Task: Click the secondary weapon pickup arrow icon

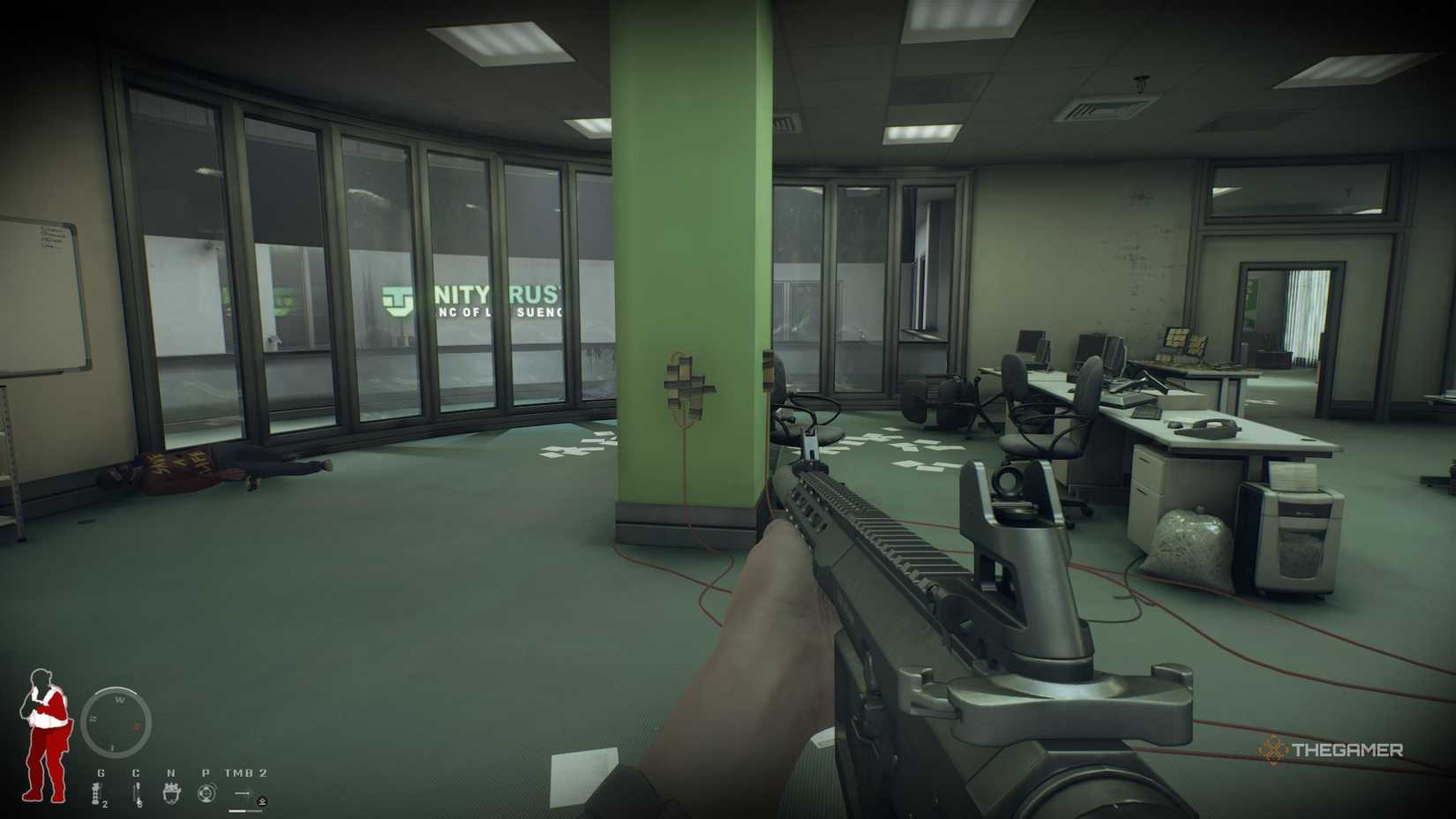Action: [262, 802]
